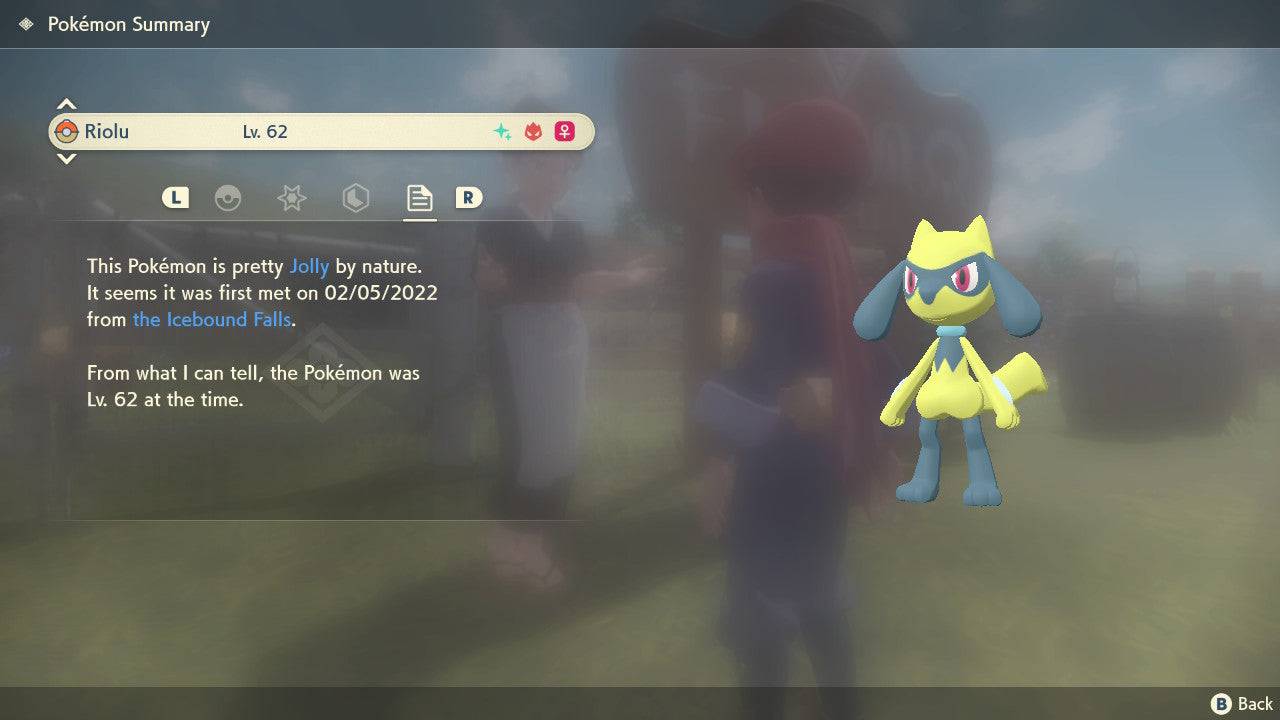
Task: Click the shiny sparkles indicator
Action: tap(501, 130)
